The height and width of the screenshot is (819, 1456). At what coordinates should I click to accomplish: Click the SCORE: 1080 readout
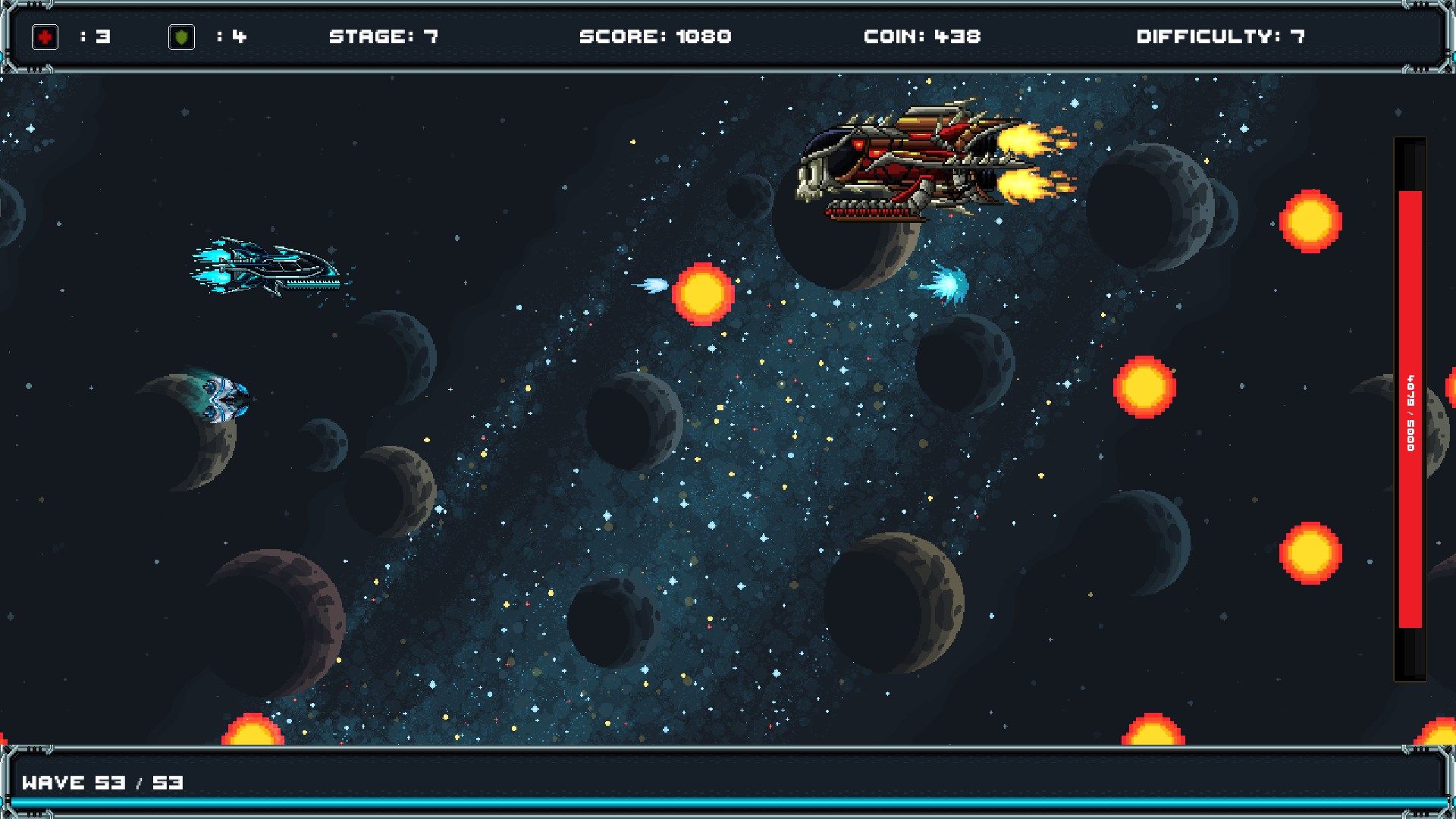click(655, 35)
